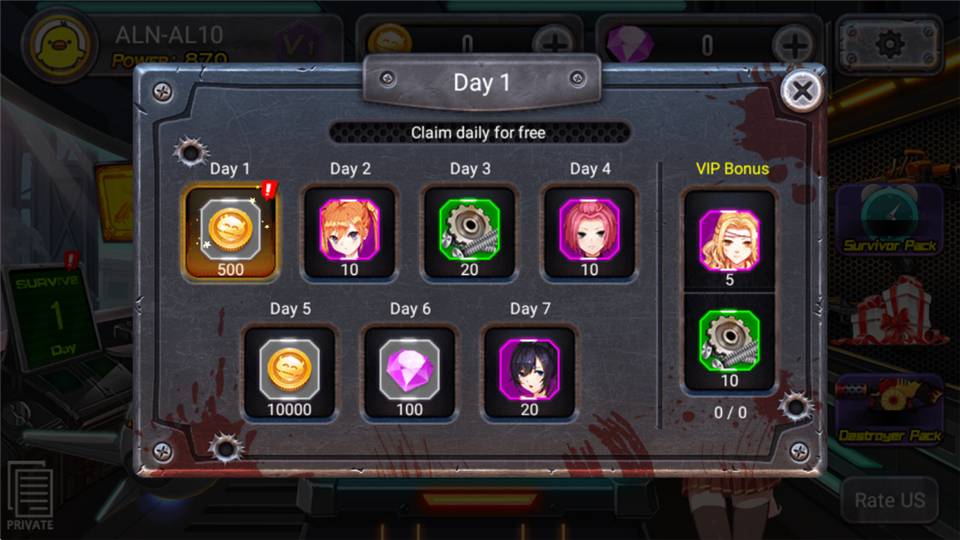Click the Rate US button
Screen dimensions: 960x540
[x=889, y=500]
